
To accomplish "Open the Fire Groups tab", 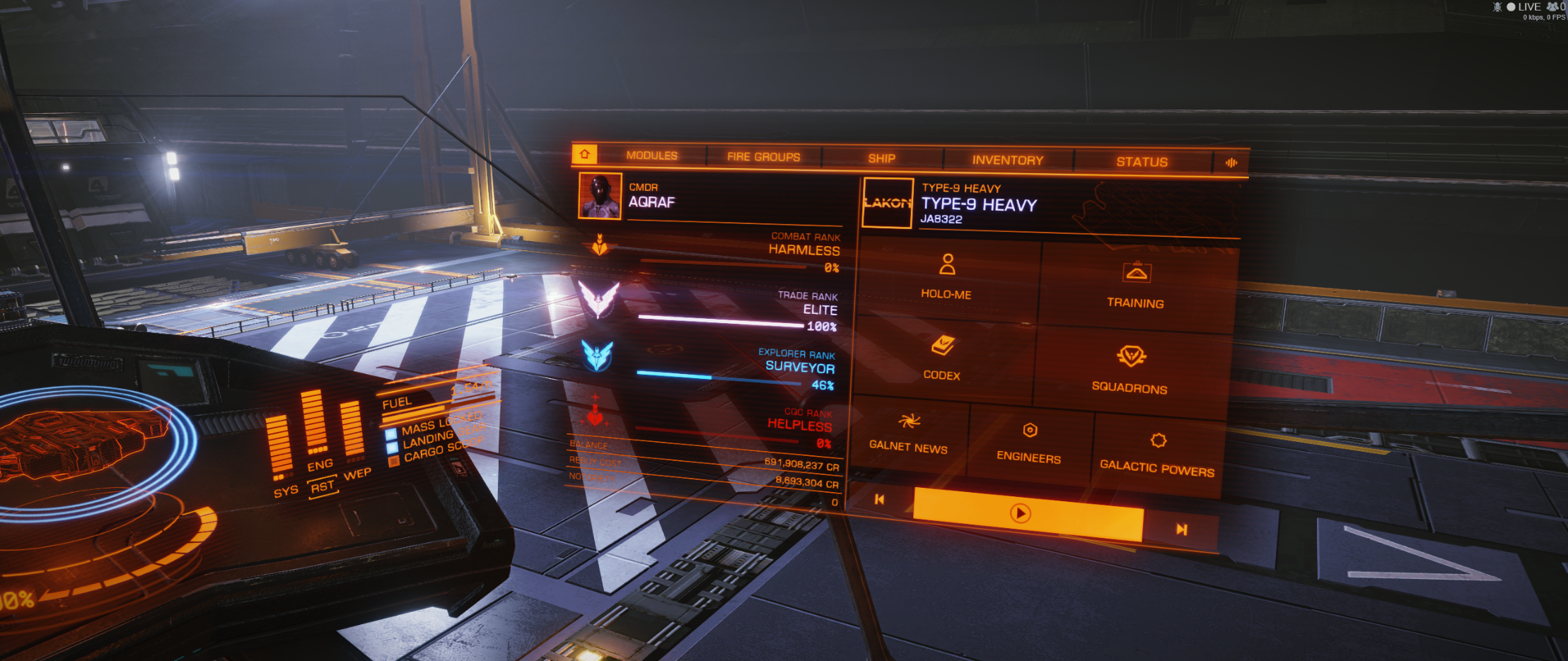I will 763,157.
